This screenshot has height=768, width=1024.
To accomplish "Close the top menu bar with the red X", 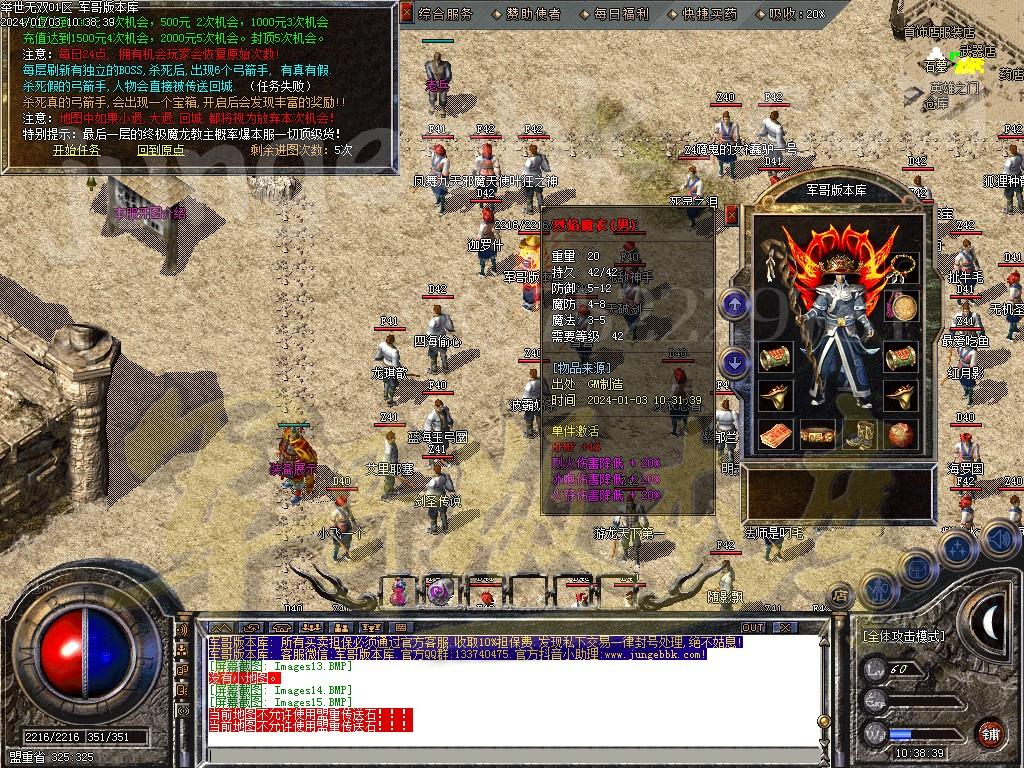I will tap(406, 13).
